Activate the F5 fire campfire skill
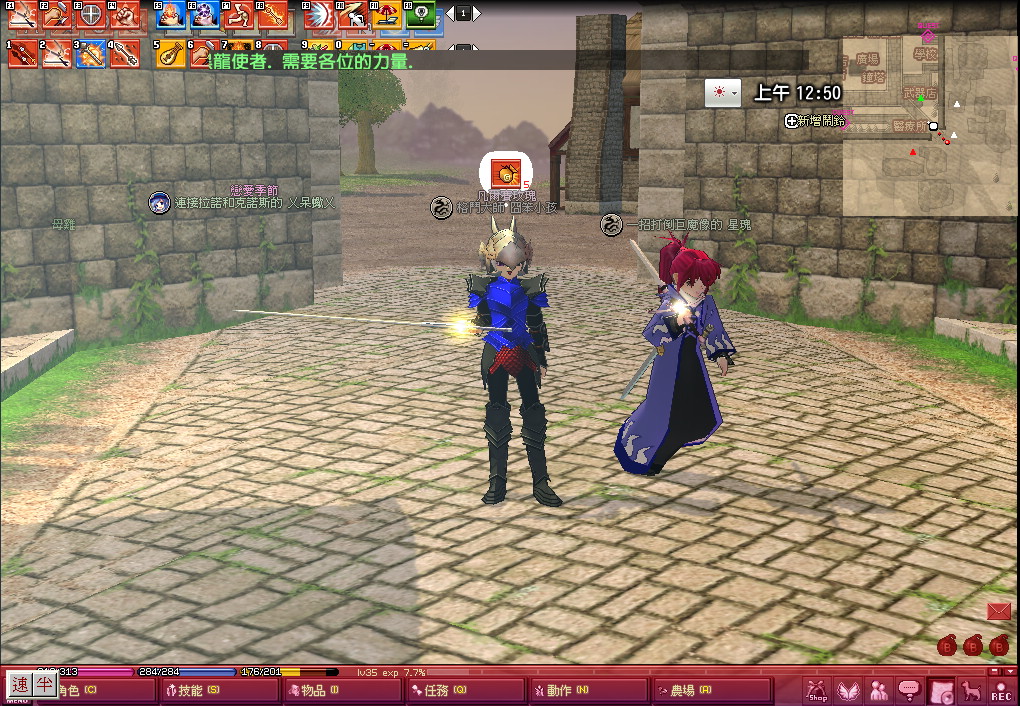 [x=171, y=15]
